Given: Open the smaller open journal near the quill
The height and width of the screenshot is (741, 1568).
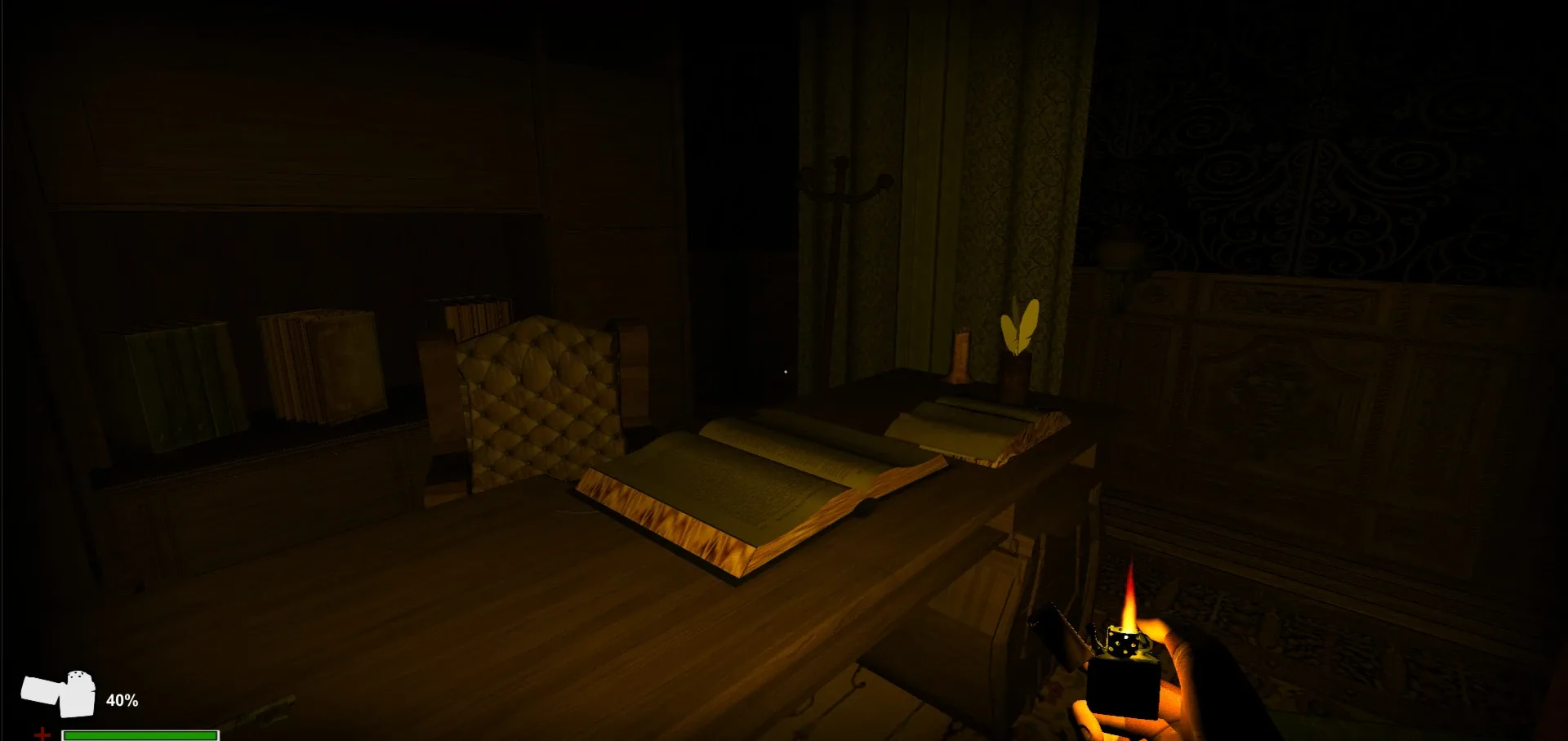Looking at the screenshot, I should (972, 425).
